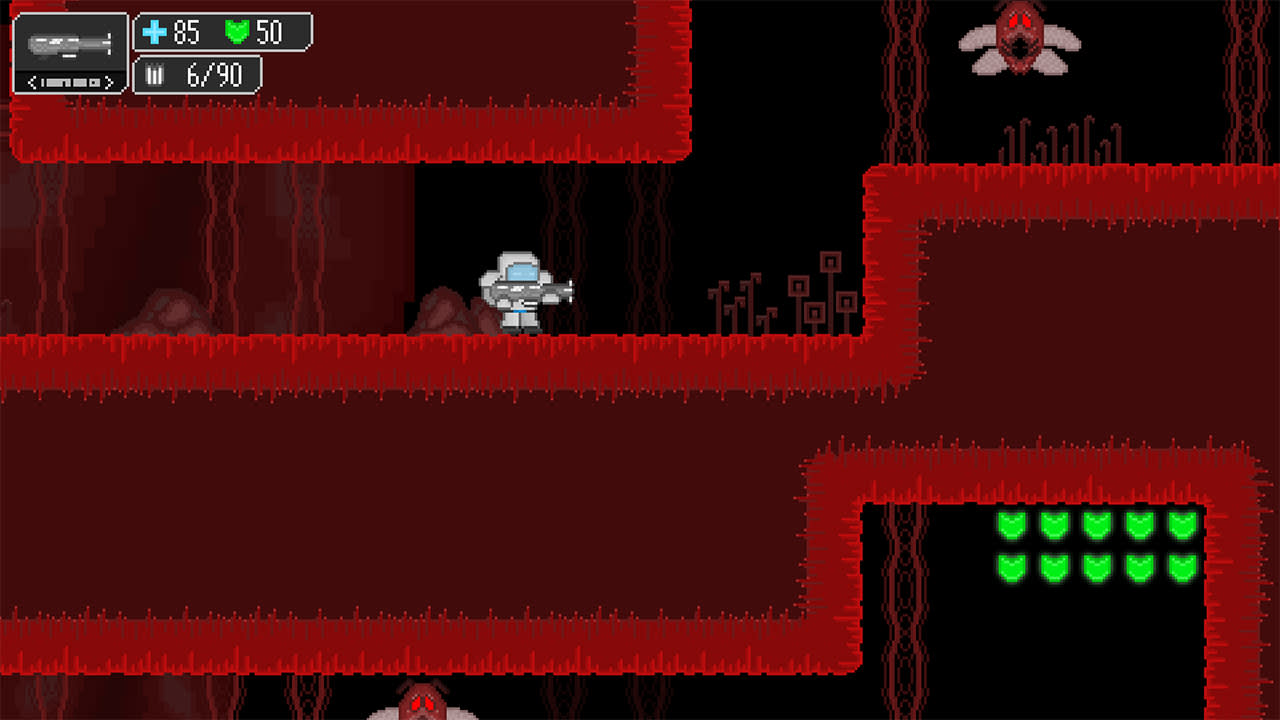Click the ammo bullets icon showing 6/90
1280x720 pixels.
(x=153, y=72)
